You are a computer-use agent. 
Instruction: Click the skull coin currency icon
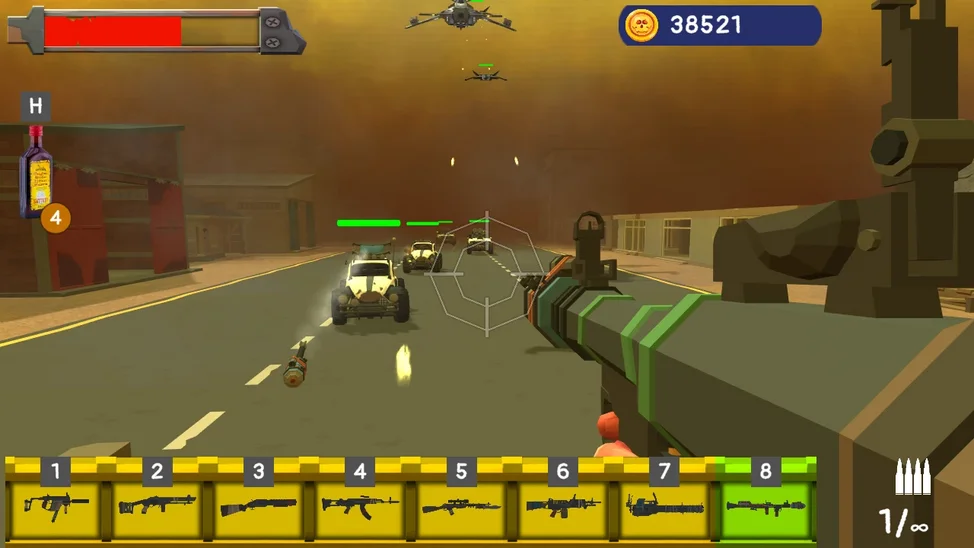[x=641, y=26]
